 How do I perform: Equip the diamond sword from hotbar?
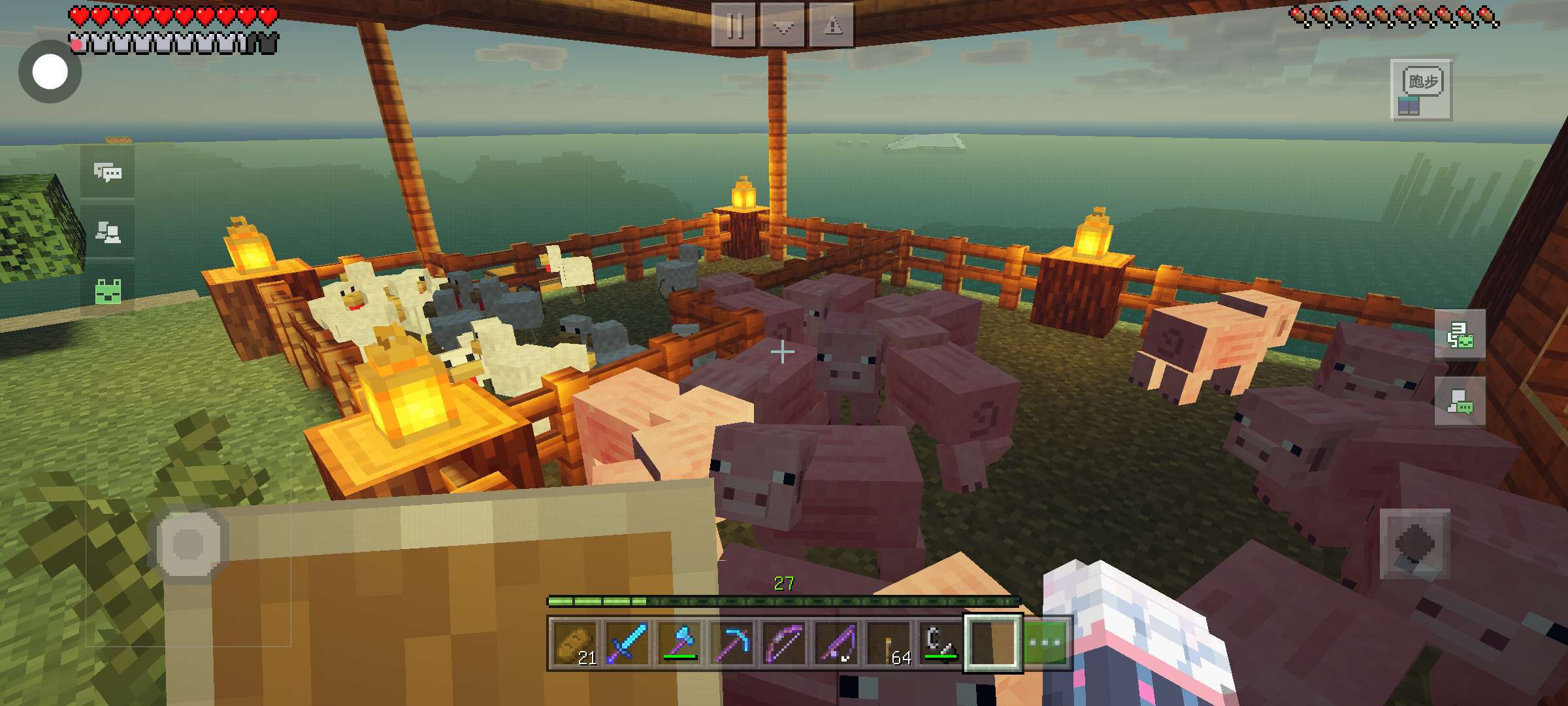[x=627, y=643]
